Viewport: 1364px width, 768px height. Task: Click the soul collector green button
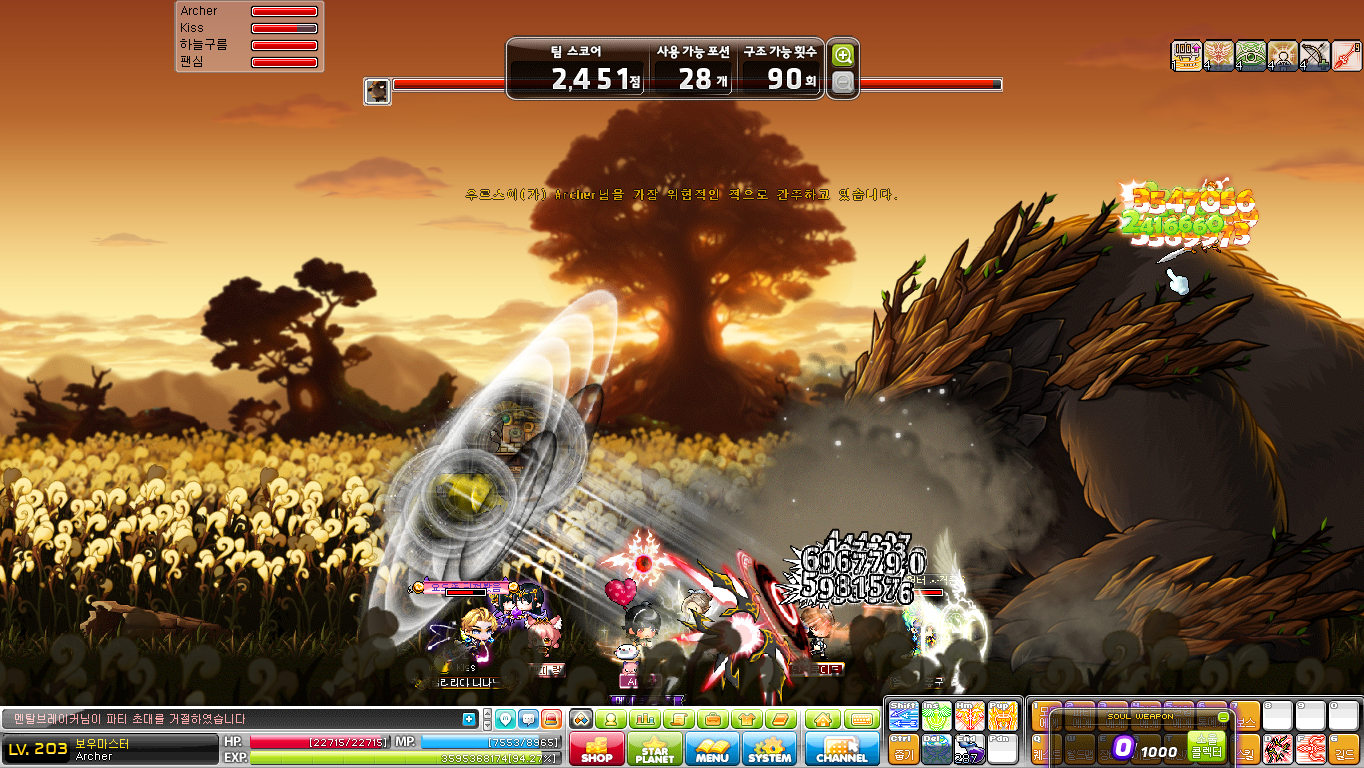(1206, 745)
